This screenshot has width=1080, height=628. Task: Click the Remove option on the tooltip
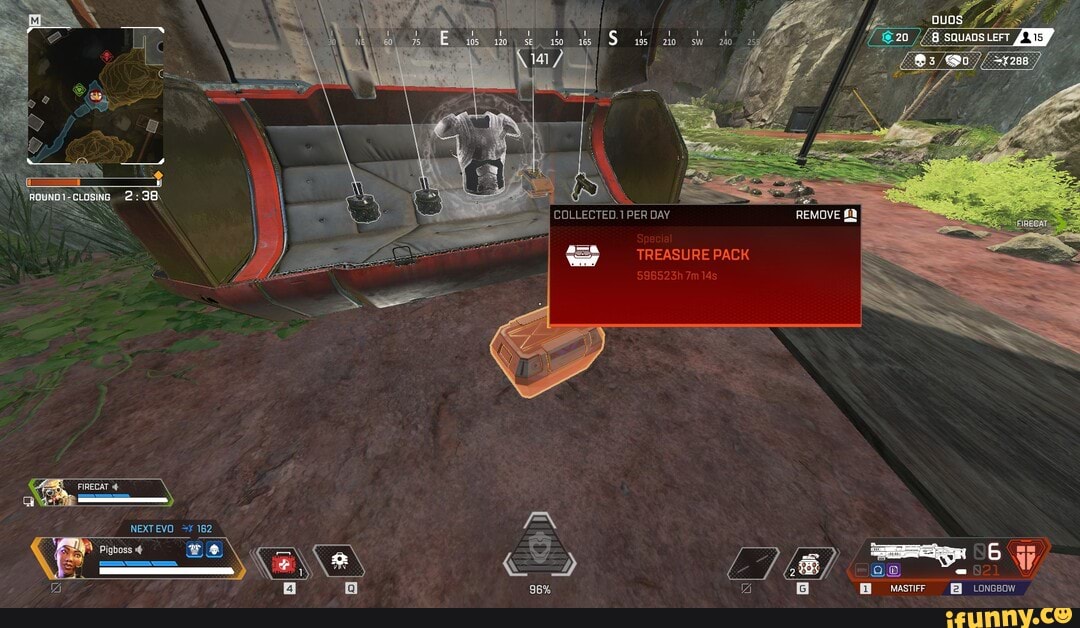(826, 215)
